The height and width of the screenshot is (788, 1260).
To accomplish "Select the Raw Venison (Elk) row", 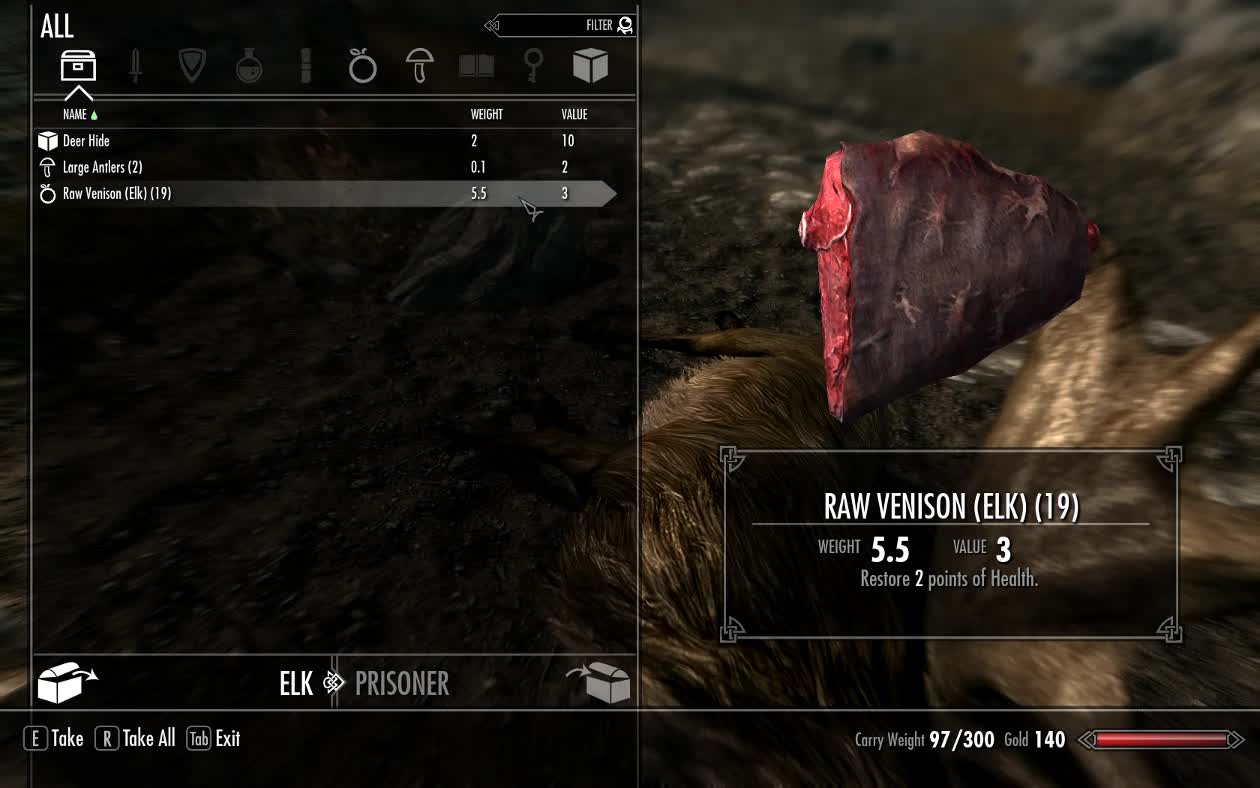I will (x=117, y=194).
